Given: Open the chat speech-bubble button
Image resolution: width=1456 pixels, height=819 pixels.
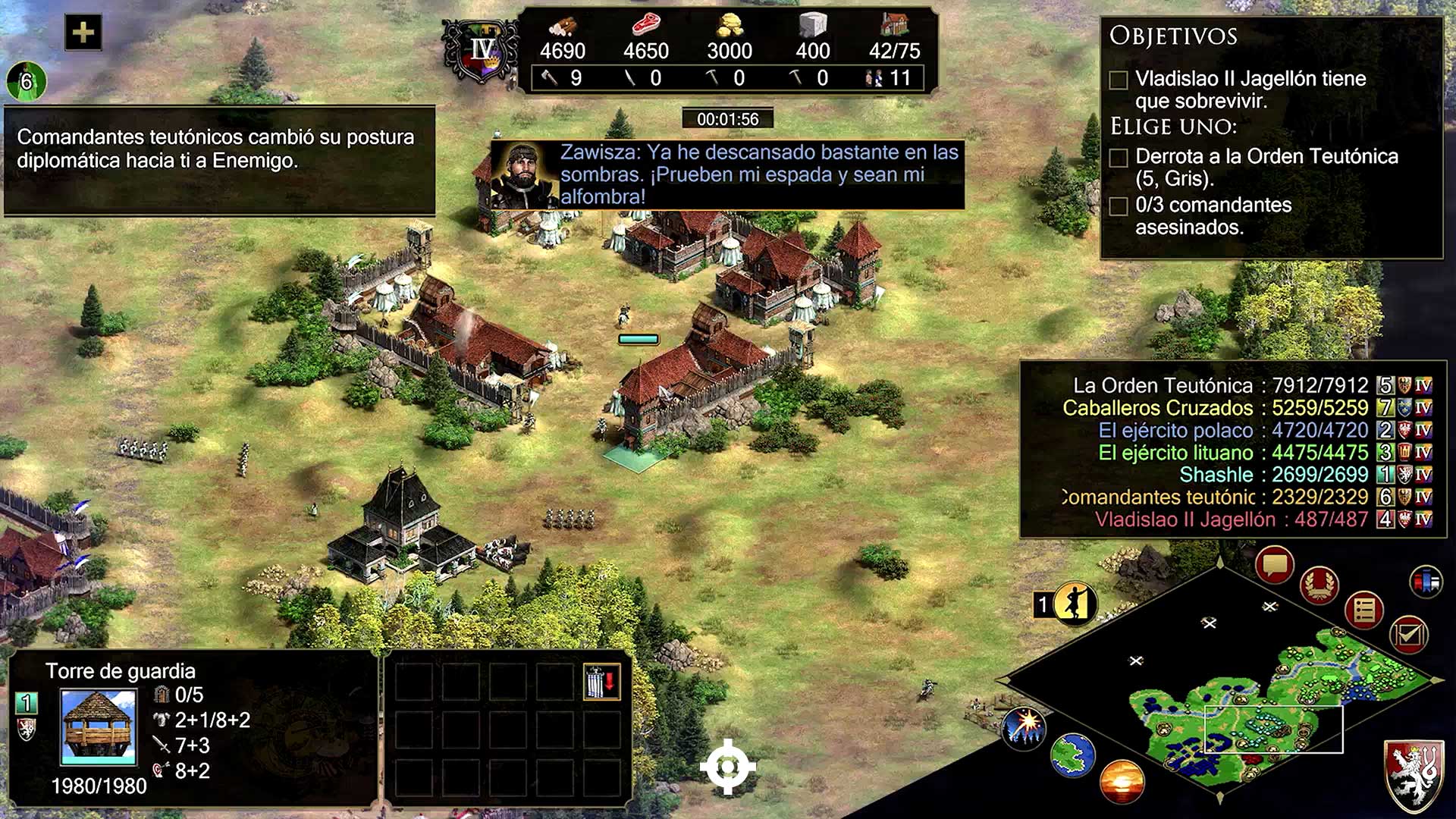Looking at the screenshot, I should click(x=1275, y=565).
